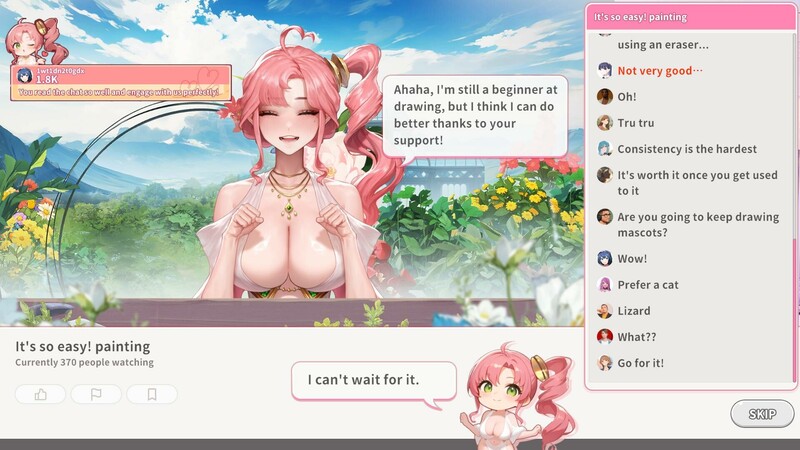Bookmark the stream with bookmark button
Screen dimensions: 800x450
(x=152, y=394)
